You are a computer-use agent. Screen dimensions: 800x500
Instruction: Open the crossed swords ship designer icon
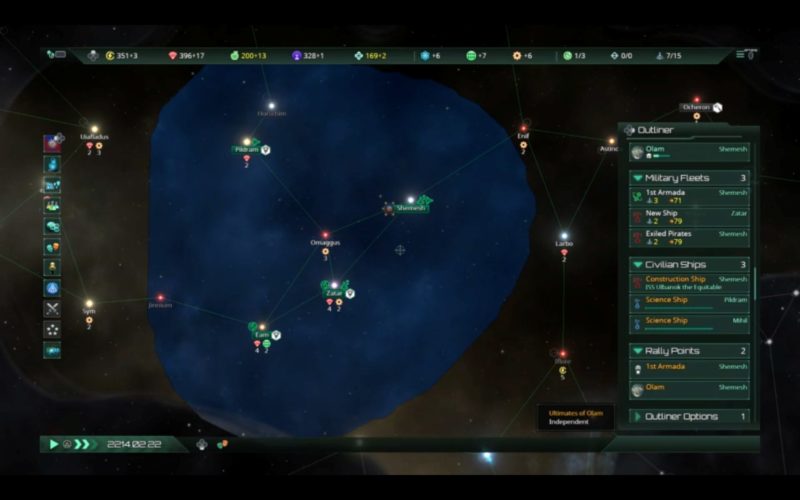click(52, 309)
